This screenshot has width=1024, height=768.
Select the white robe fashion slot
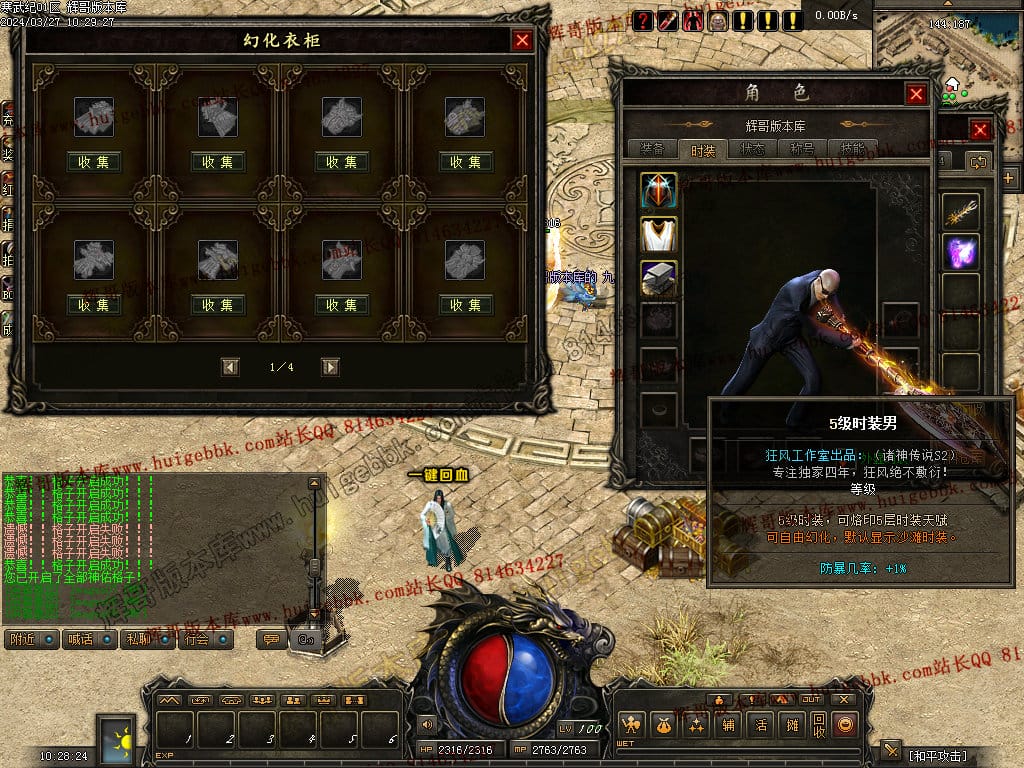point(659,234)
